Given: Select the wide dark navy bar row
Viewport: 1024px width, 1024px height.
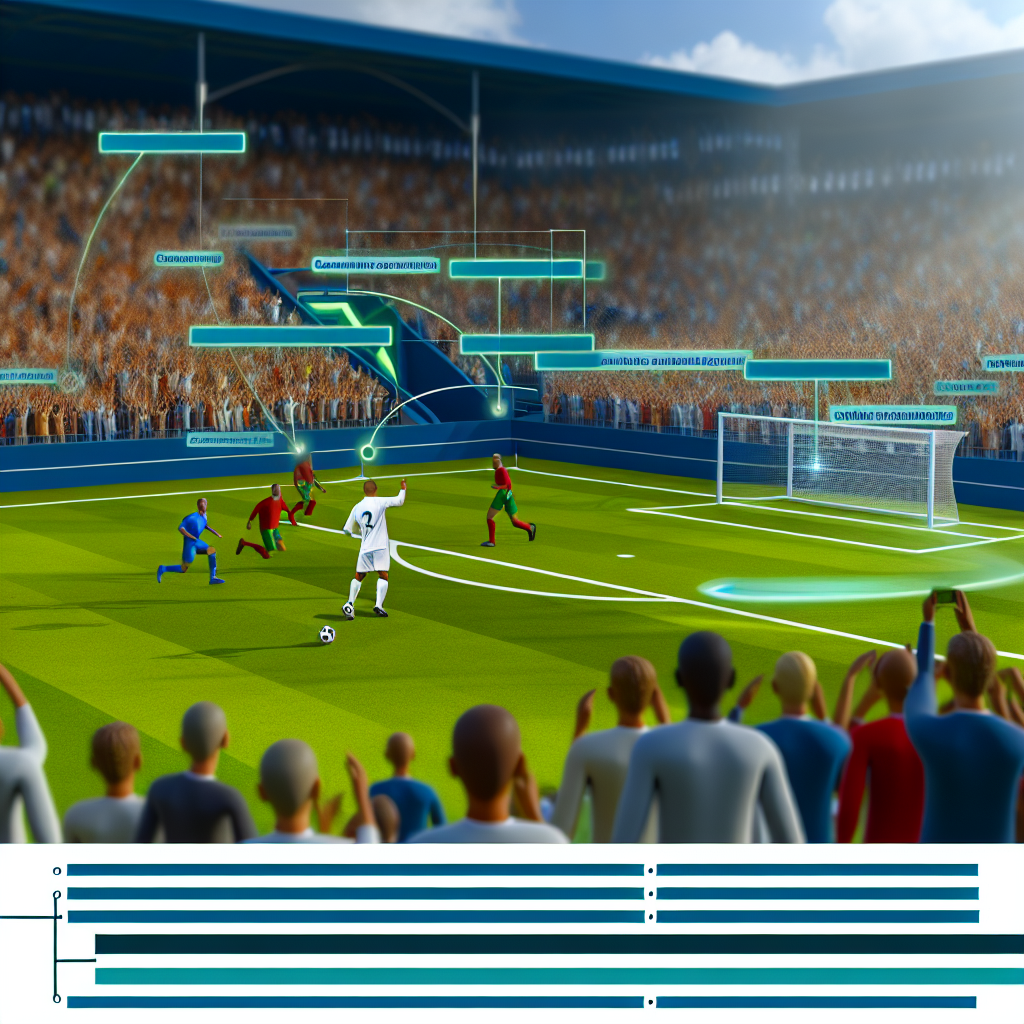Looking at the screenshot, I should [558, 944].
